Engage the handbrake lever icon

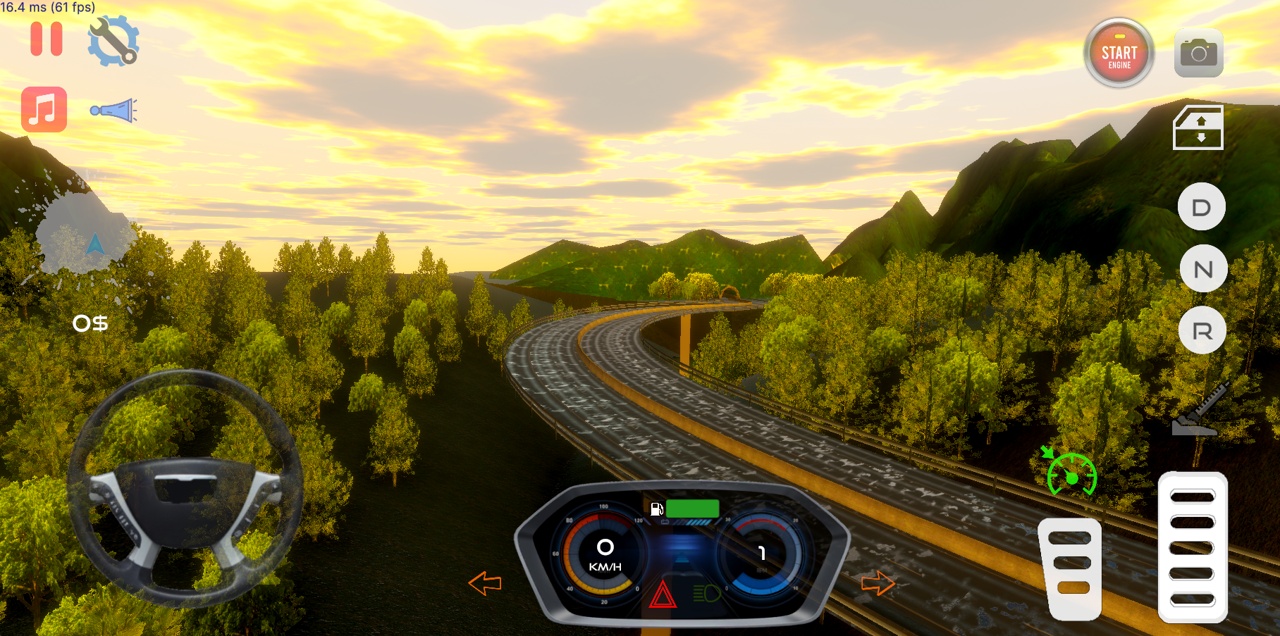point(1199,410)
